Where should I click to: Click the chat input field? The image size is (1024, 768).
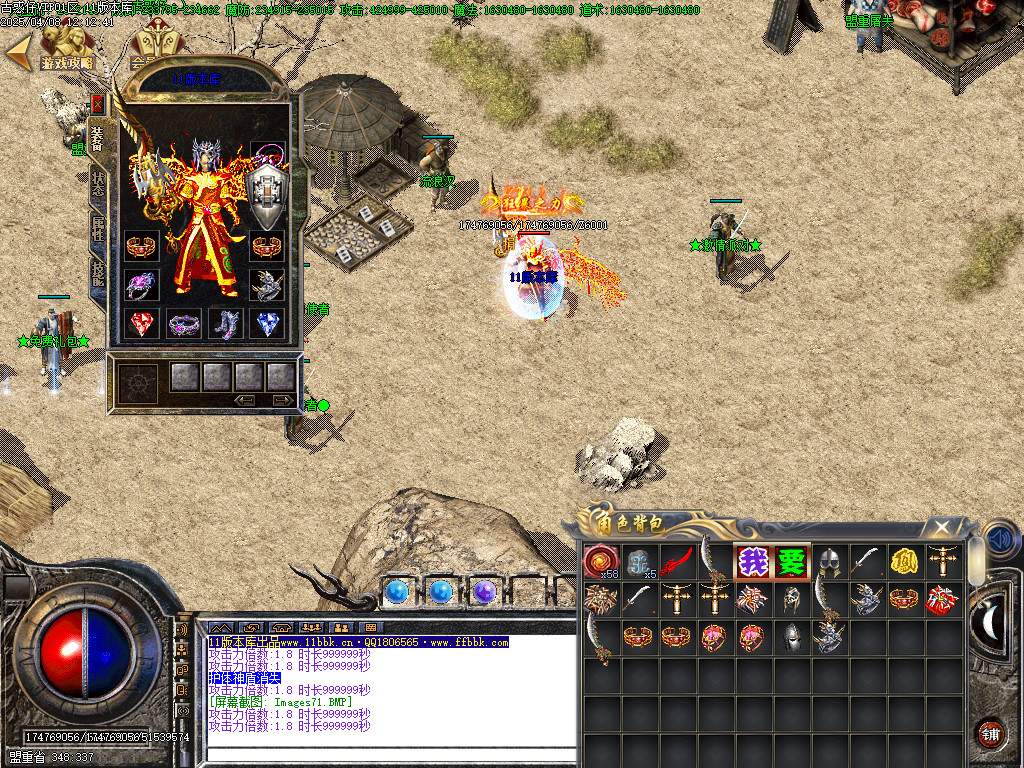(x=390, y=756)
